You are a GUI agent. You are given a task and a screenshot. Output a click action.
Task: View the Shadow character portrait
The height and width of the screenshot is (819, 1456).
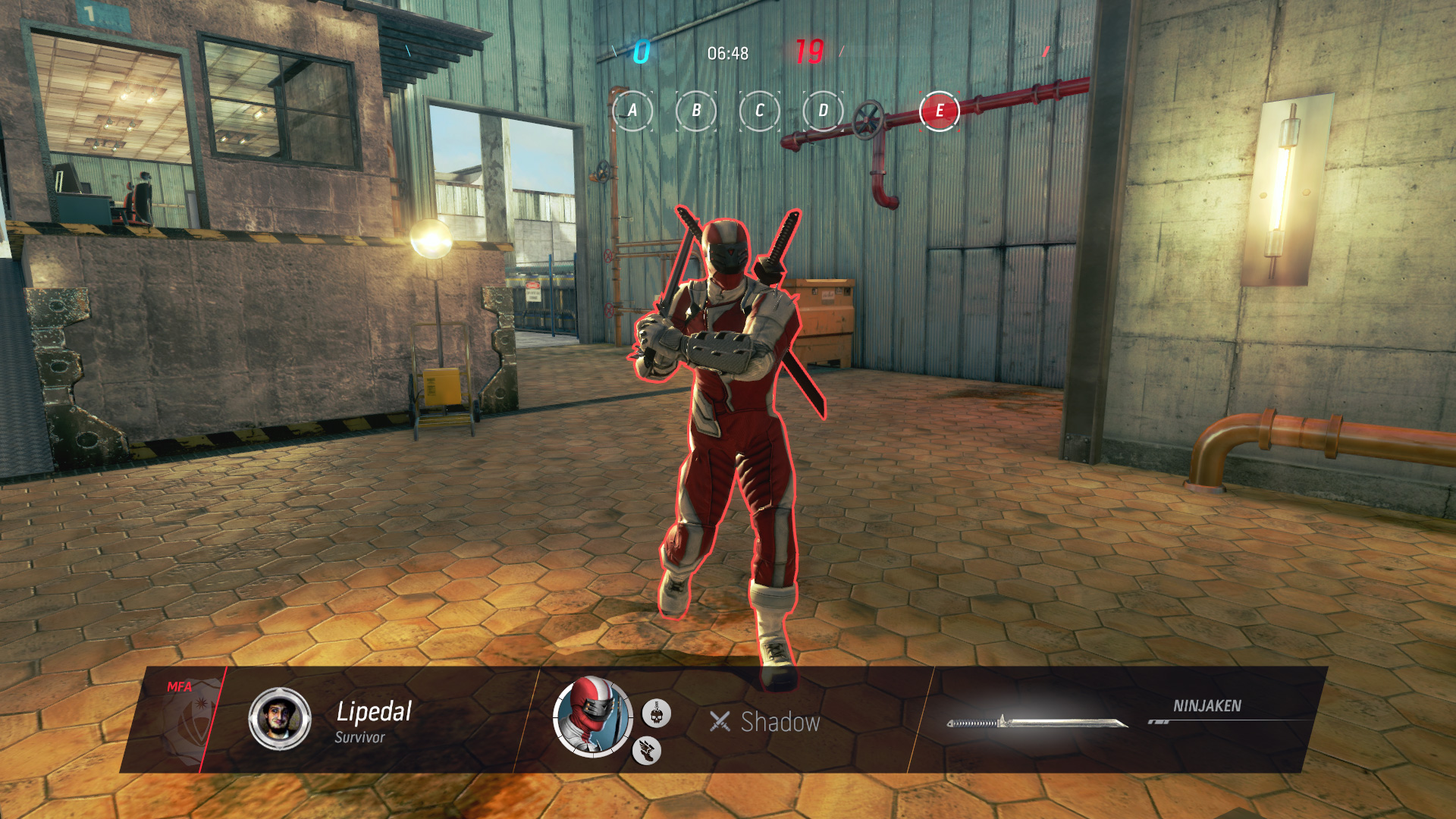point(592,717)
